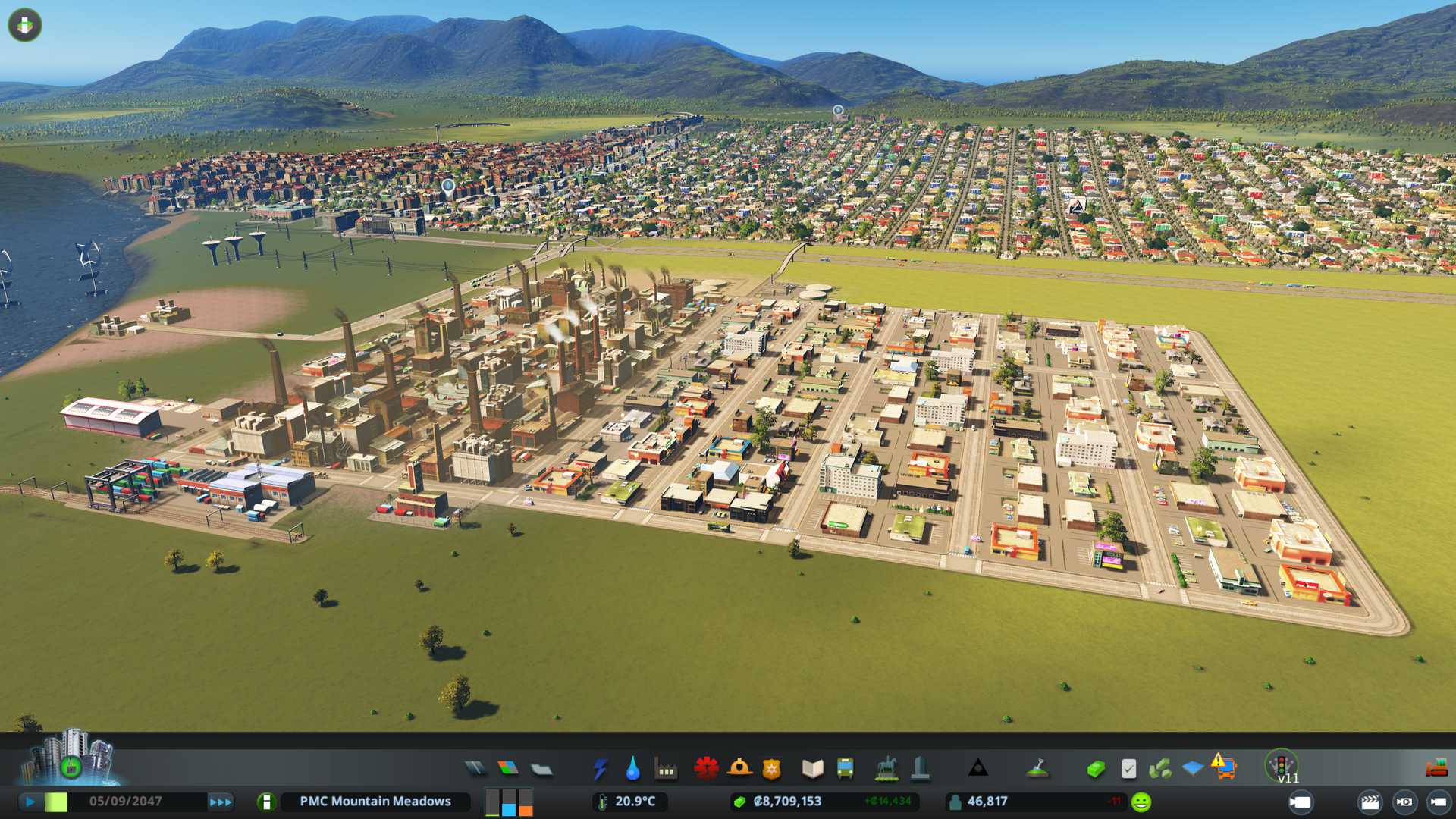Open the Healthcare red cross menu
This screenshot has width=1456, height=819.
(706, 769)
